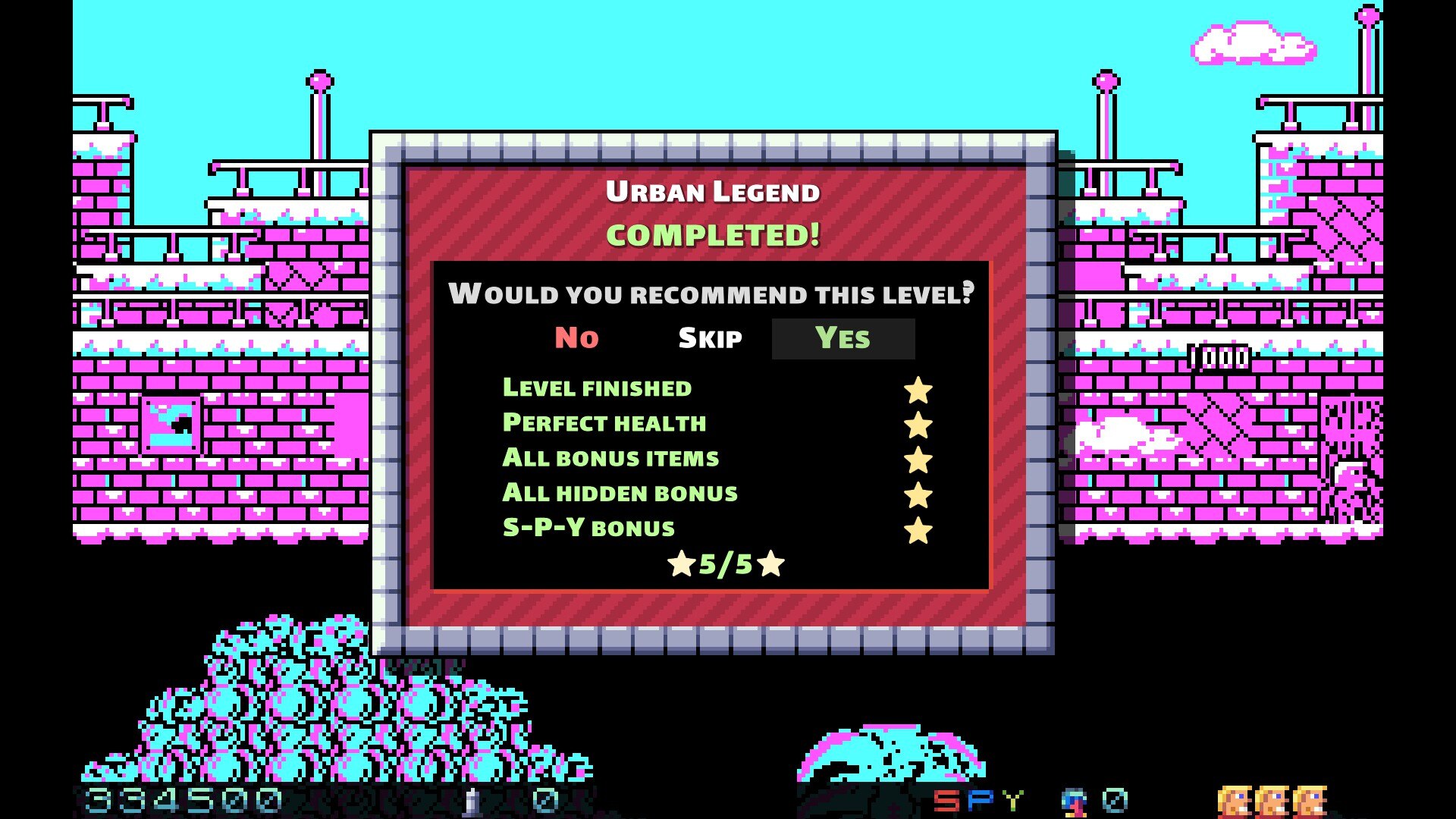Screen dimensions: 1456x819
Task: Select Skip on the recommendation prompt
Action: coord(710,338)
